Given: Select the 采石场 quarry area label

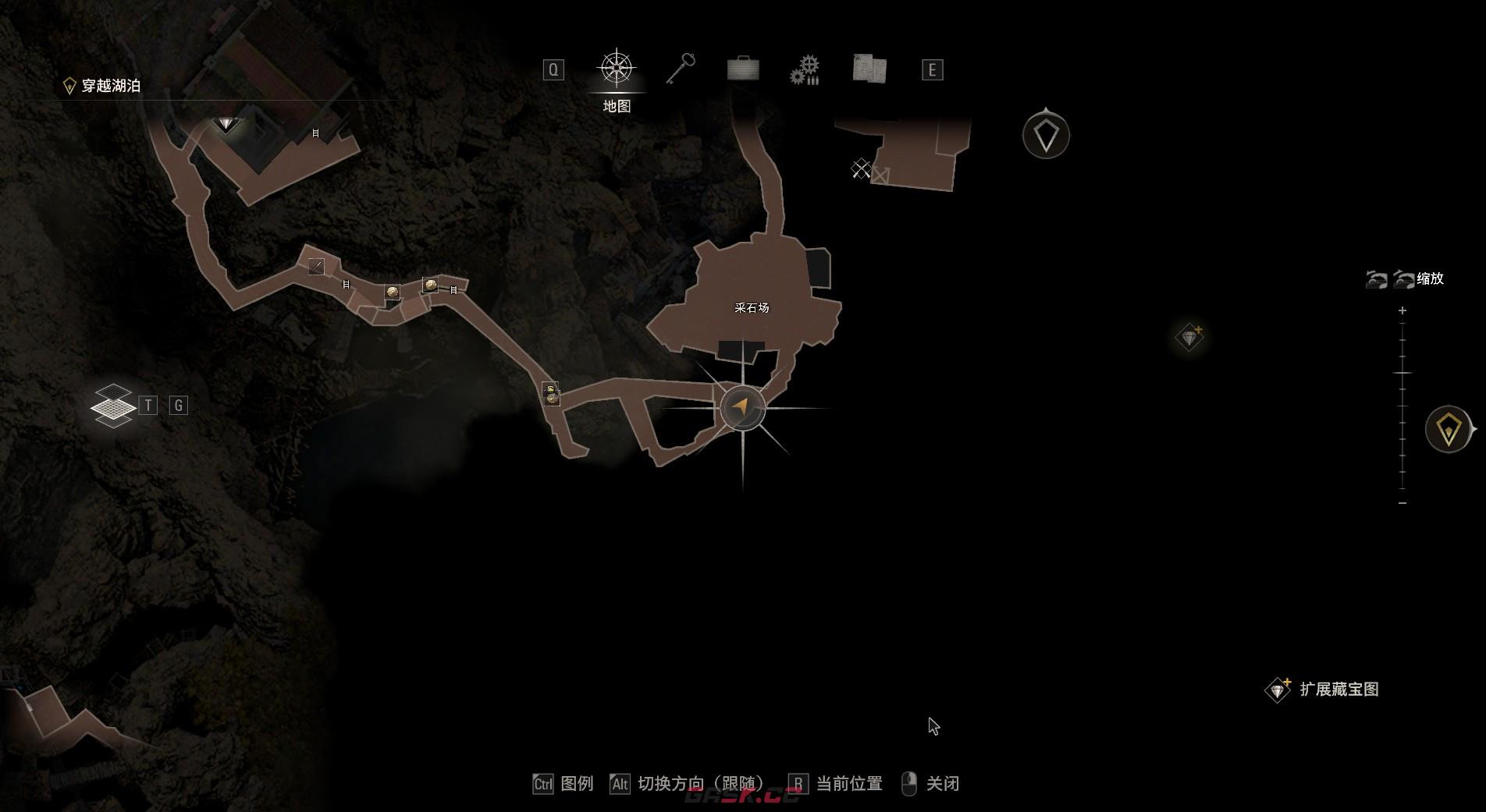Looking at the screenshot, I should [752, 307].
